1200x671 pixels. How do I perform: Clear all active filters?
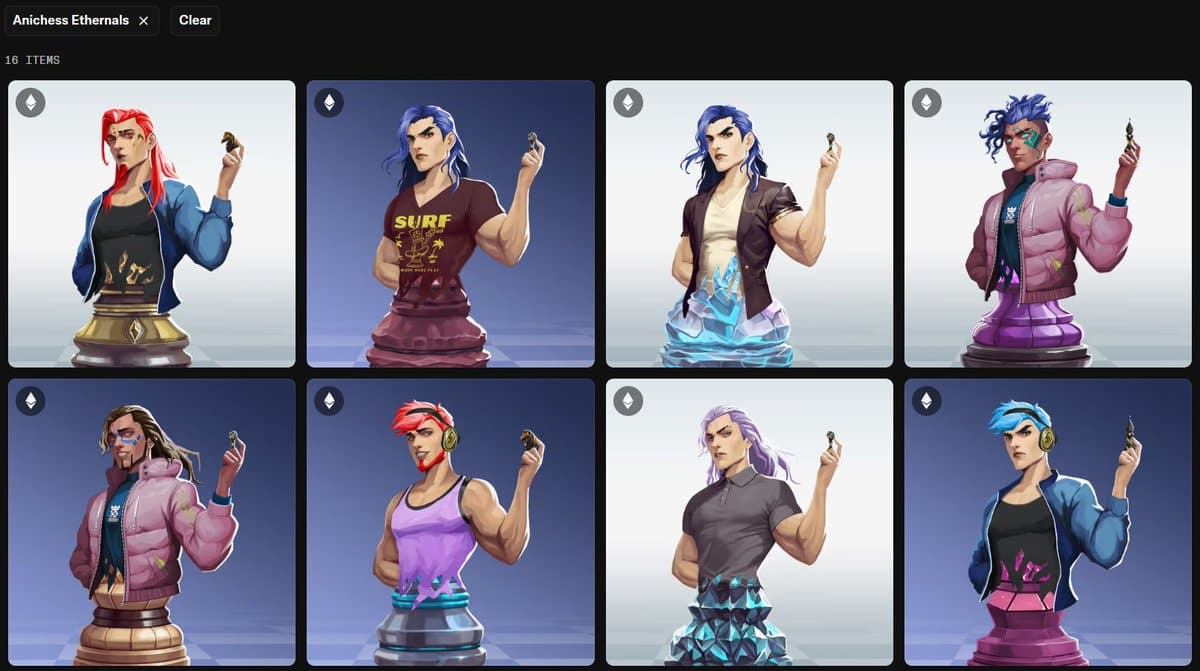coord(195,21)
